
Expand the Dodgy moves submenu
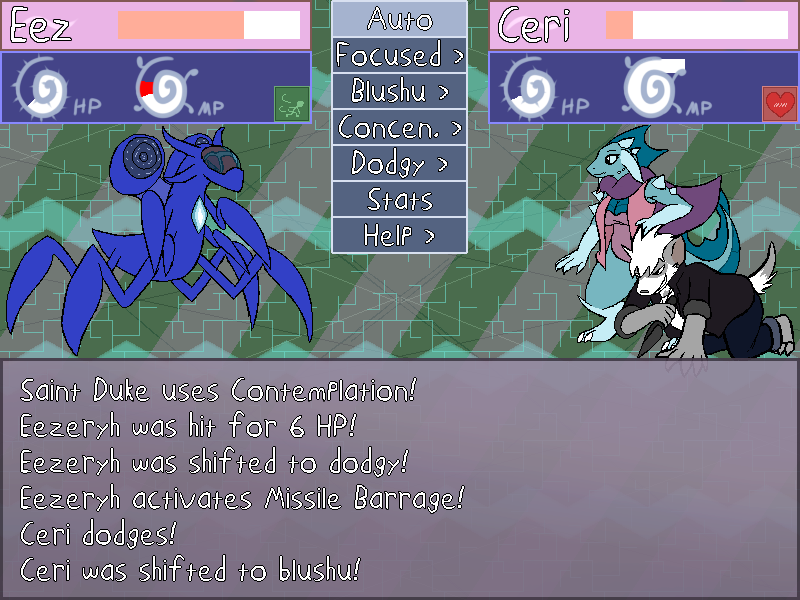click(399, 163)
